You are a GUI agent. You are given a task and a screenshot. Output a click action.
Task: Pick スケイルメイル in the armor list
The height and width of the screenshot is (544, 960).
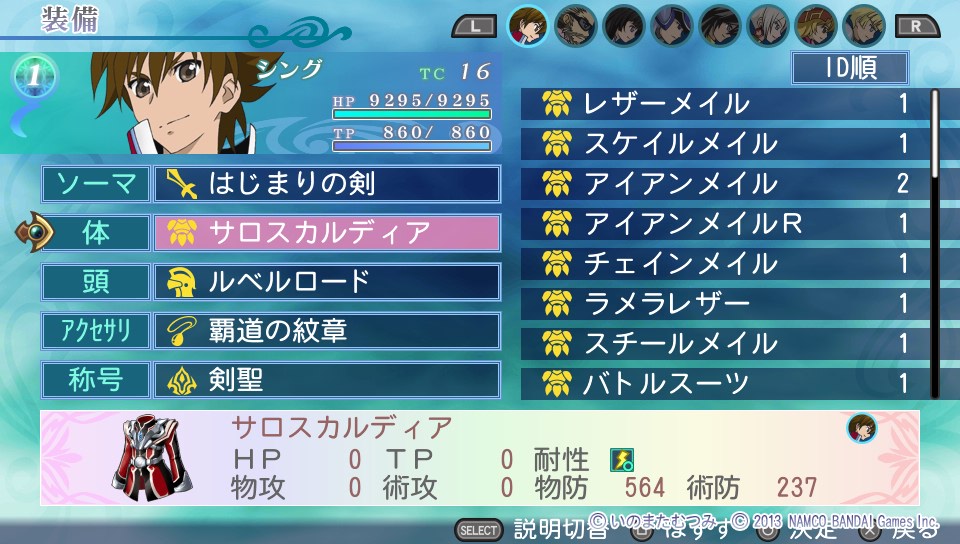tap(722, 143)
